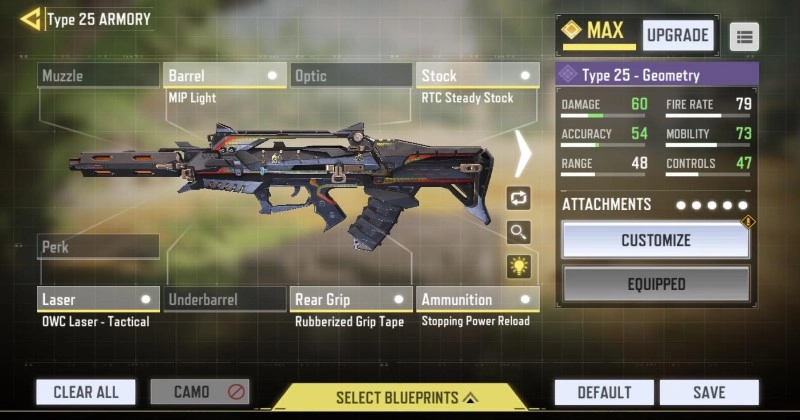This screenshot has width=800, height=420.
Task: Inspect weapon with the magnifier icon
Action: pyautogui.click(x=519, y=232)
